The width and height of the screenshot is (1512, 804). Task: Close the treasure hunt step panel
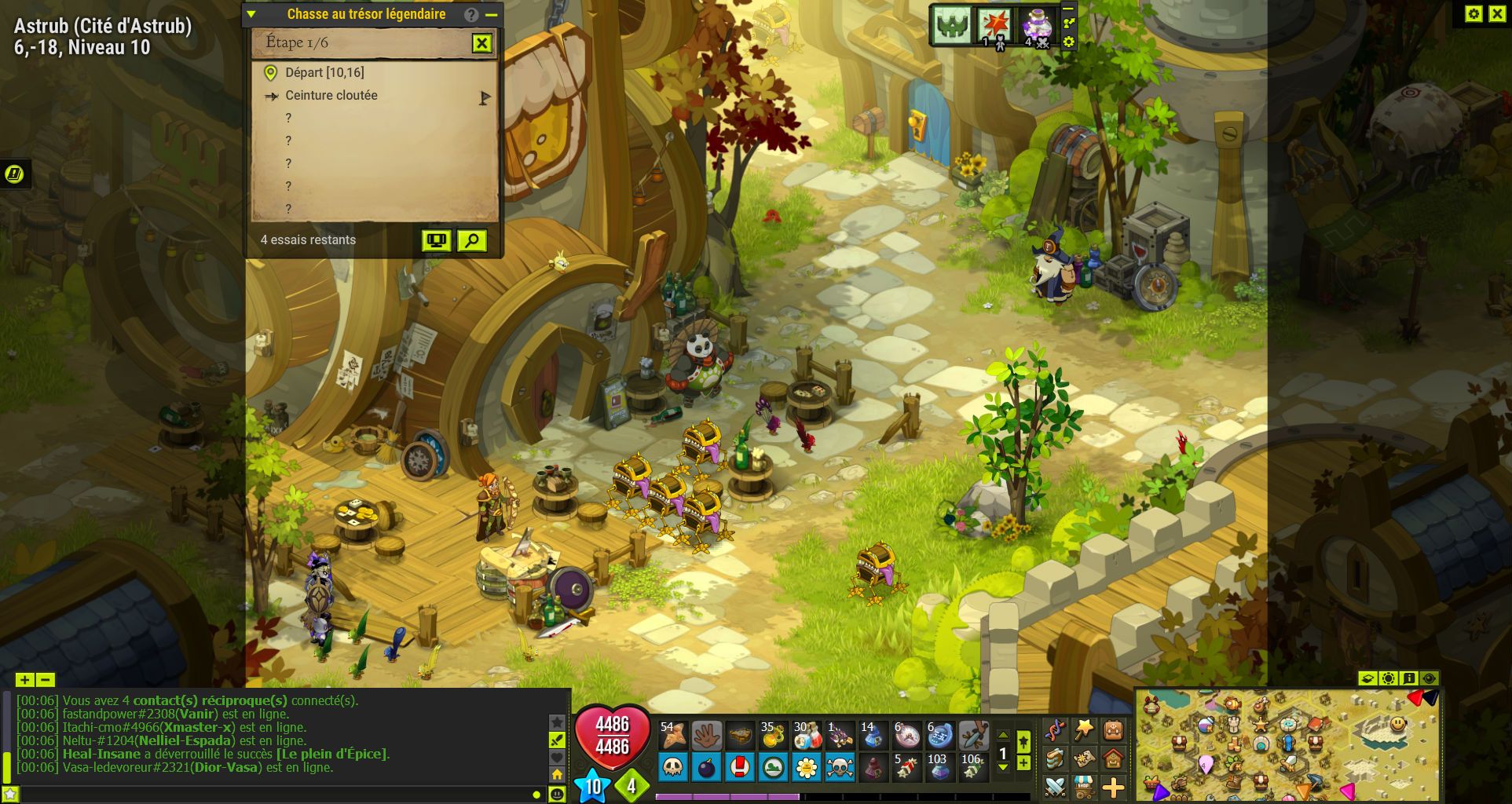tap(481, 43)
